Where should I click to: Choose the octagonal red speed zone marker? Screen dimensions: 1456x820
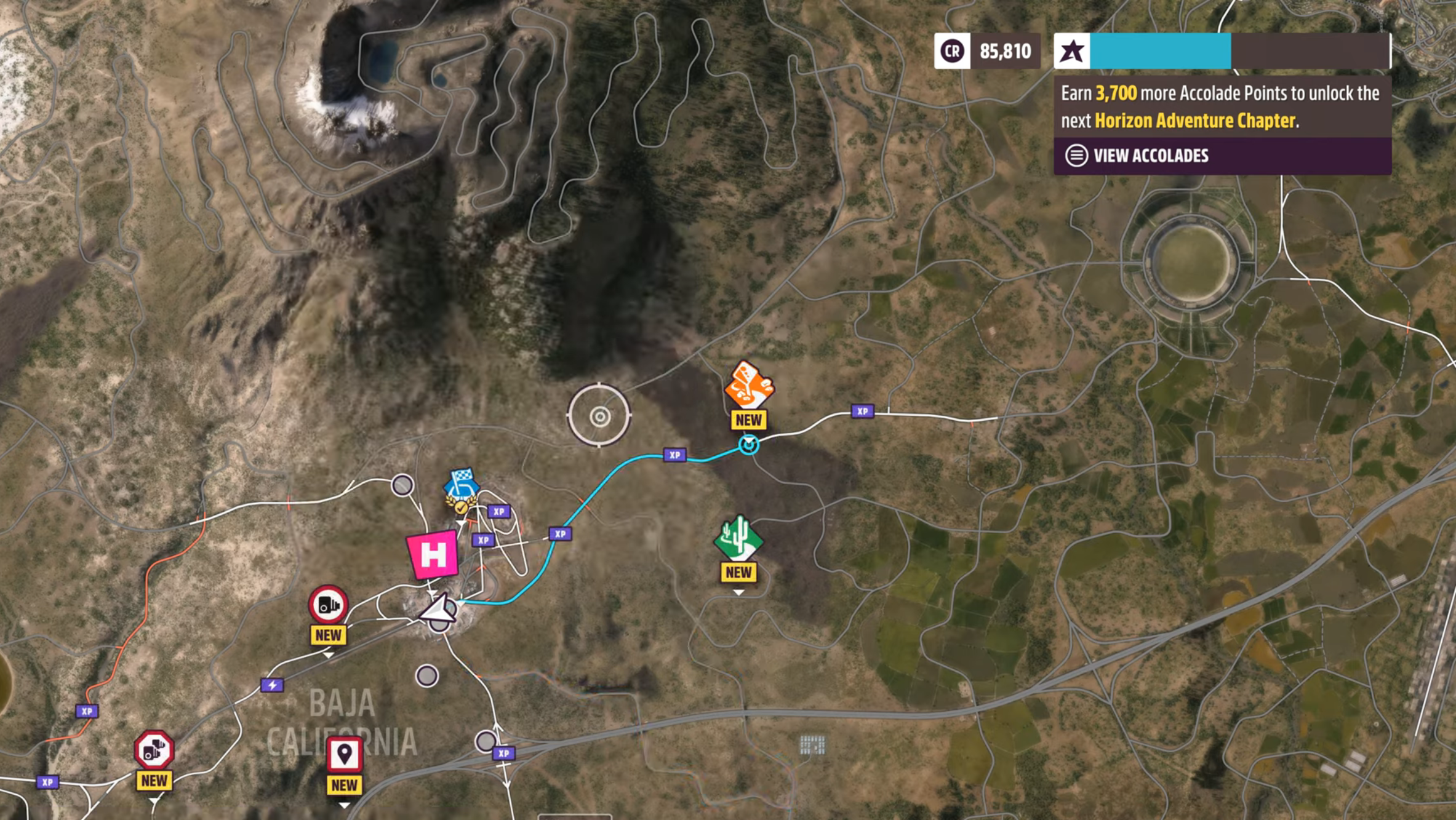point(154,750)
